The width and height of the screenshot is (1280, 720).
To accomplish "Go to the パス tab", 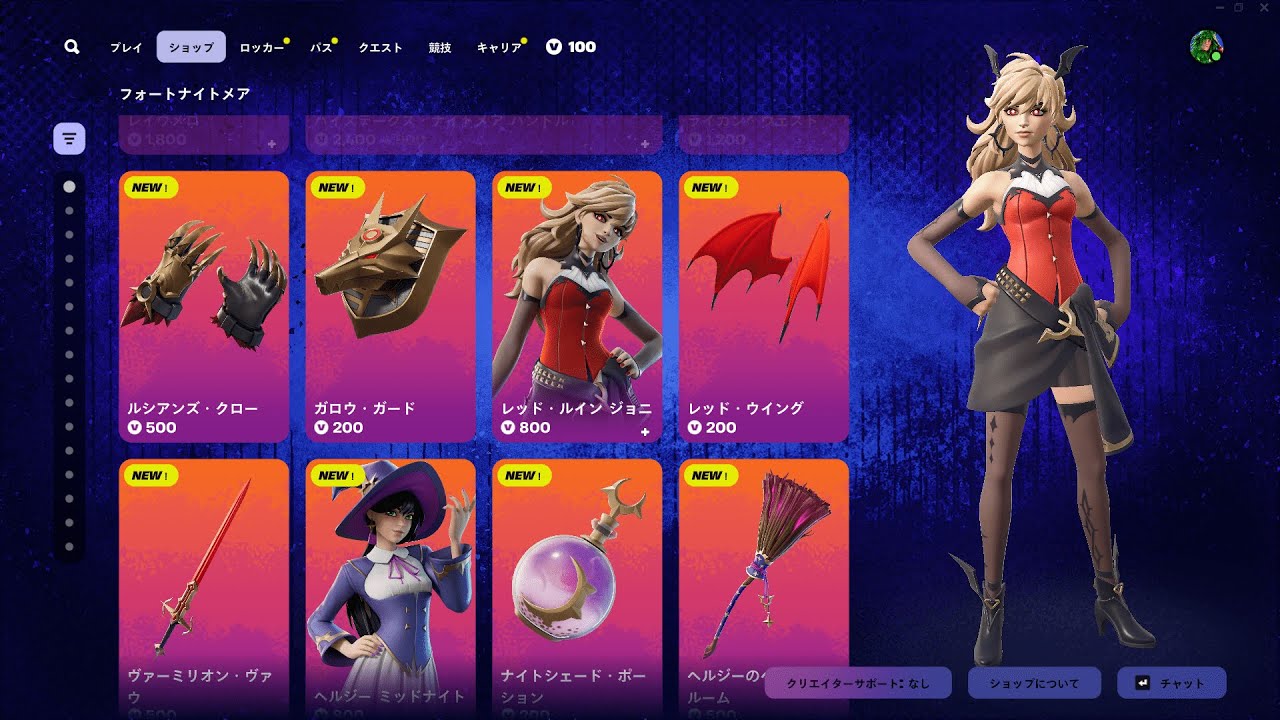I will point(321,47).
